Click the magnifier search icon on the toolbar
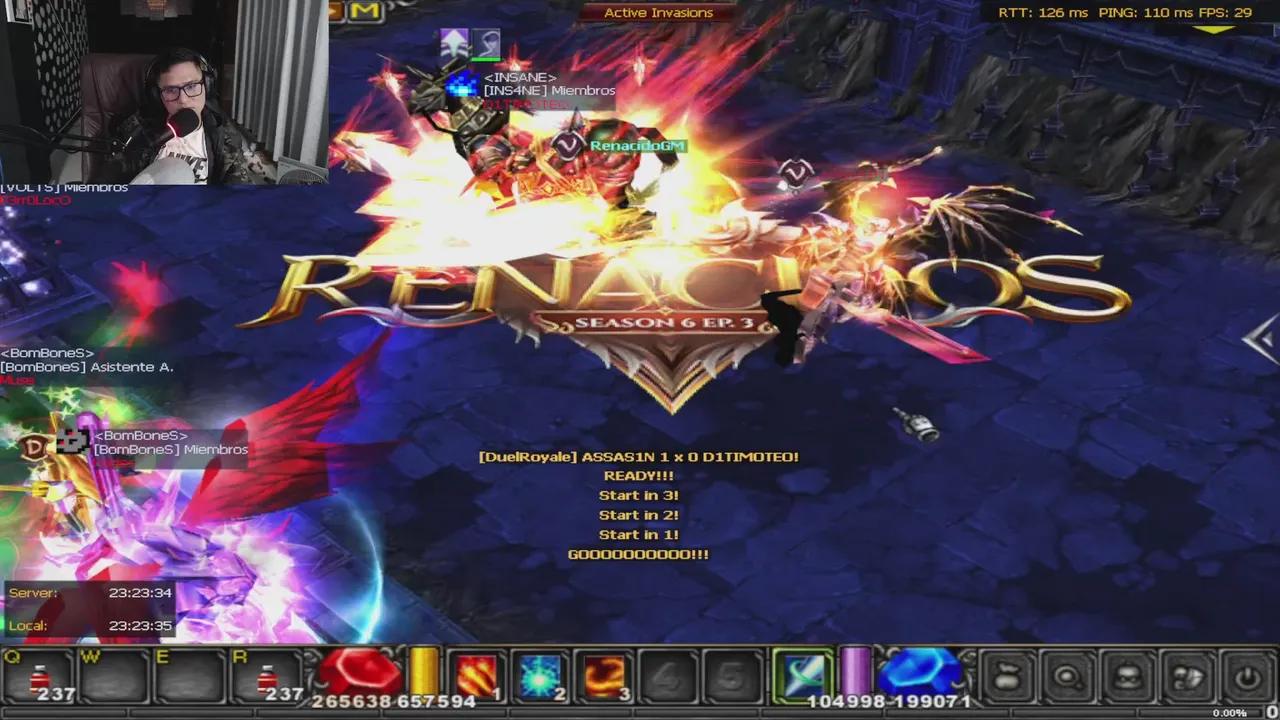The image size is (1280, 720). pyautogui.click(x=1070, y=678)
